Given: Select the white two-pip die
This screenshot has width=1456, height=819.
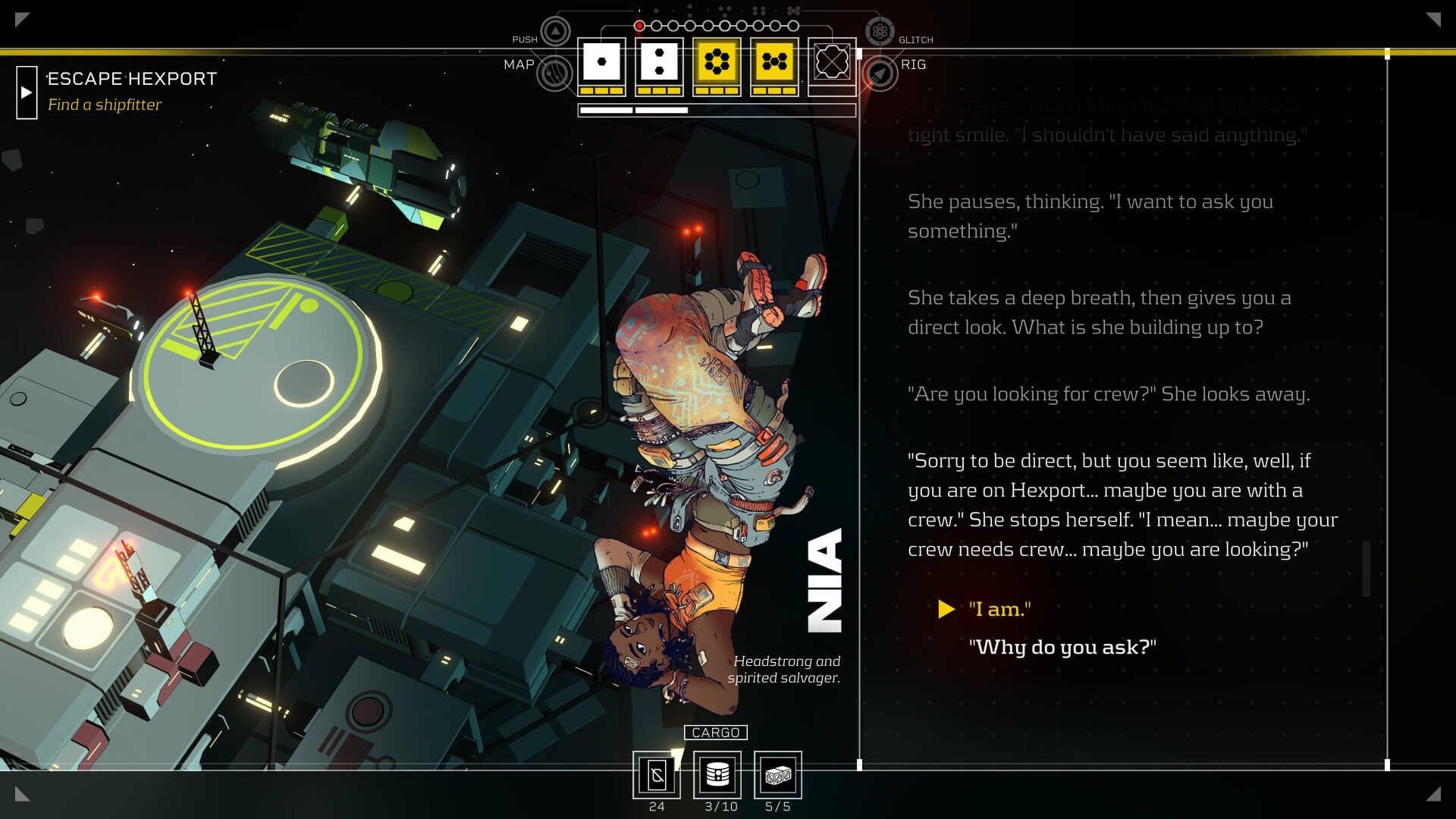Looking at the screenshot, I should (659, 62).
